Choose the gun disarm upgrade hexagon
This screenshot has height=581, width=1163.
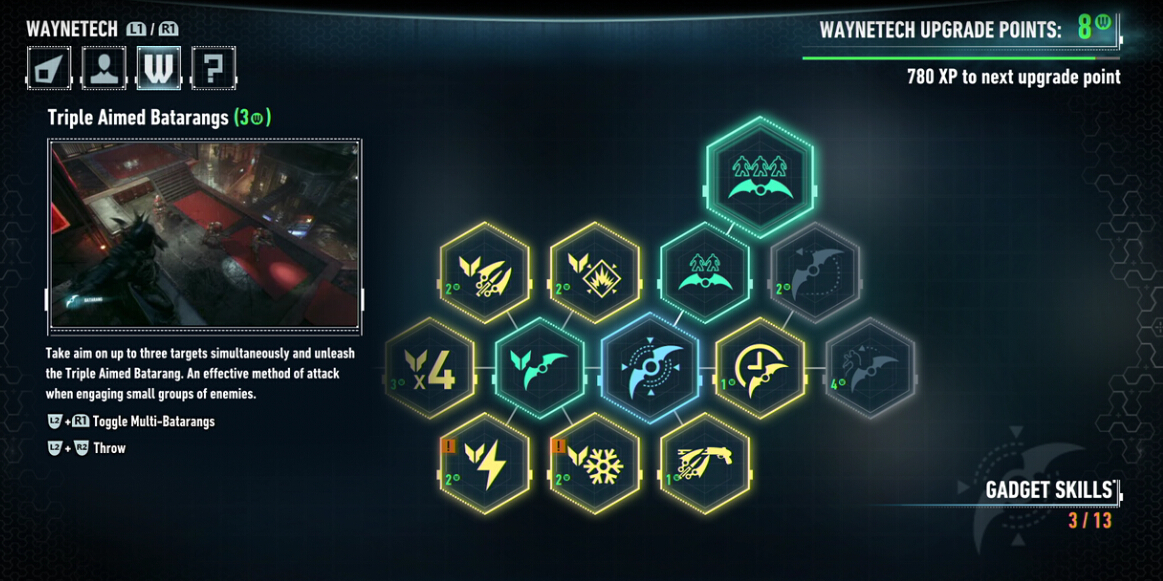(705, 463)
